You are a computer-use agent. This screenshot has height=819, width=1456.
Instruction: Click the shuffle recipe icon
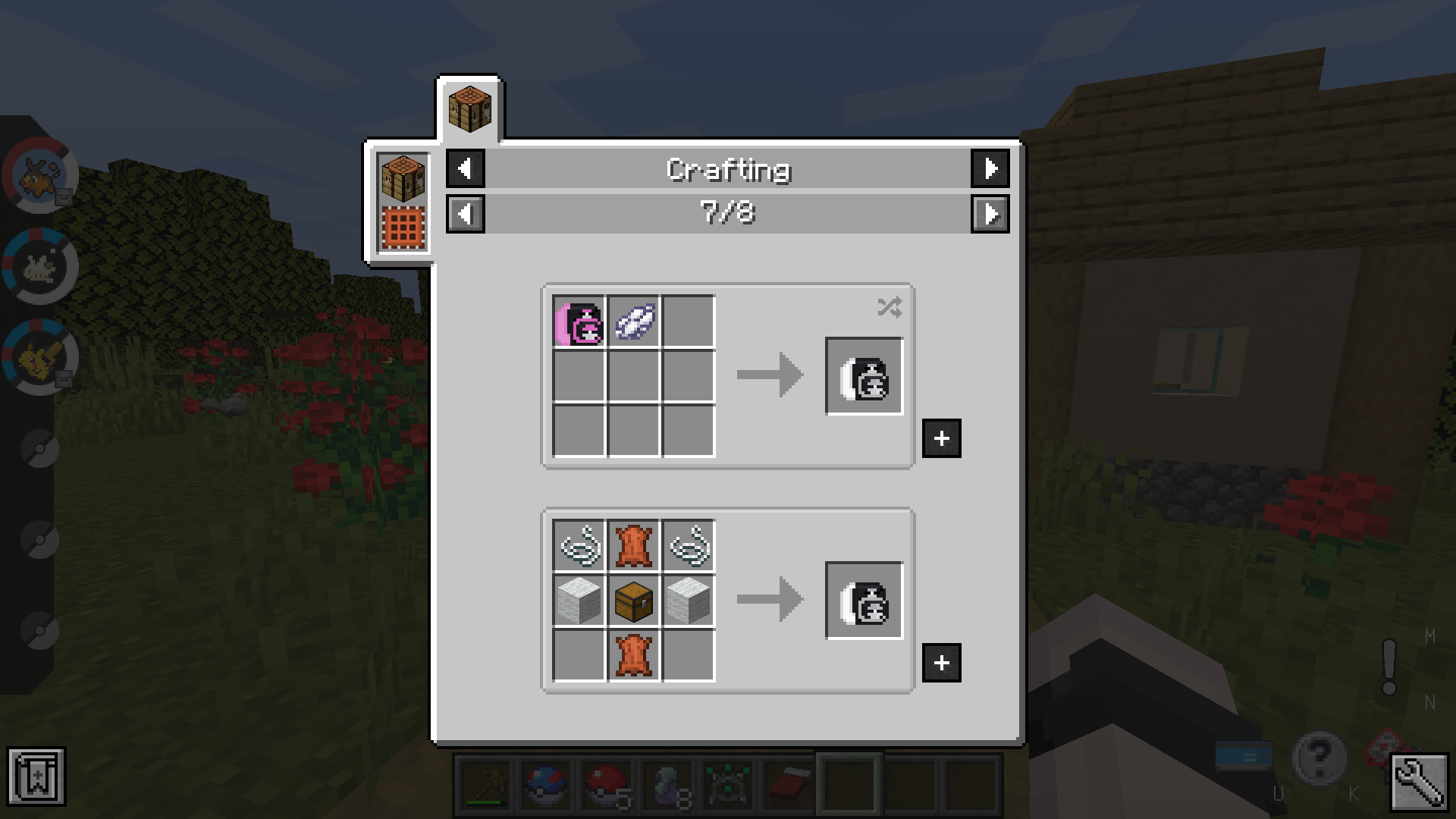(892, 307)
